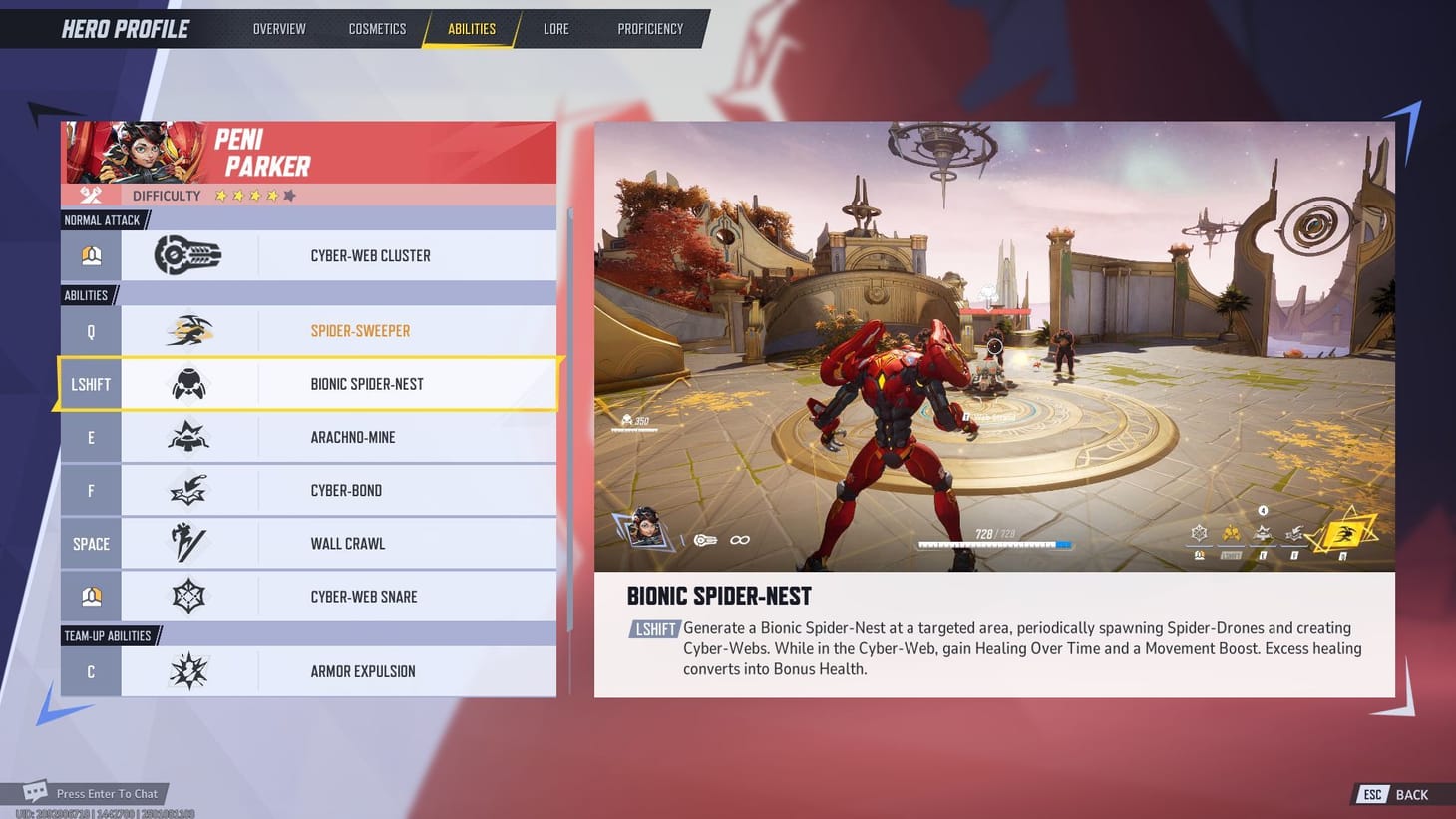Click the Arachno-Mine ability icon
The width and height of the screenshot is (1456, 819).
188,437
